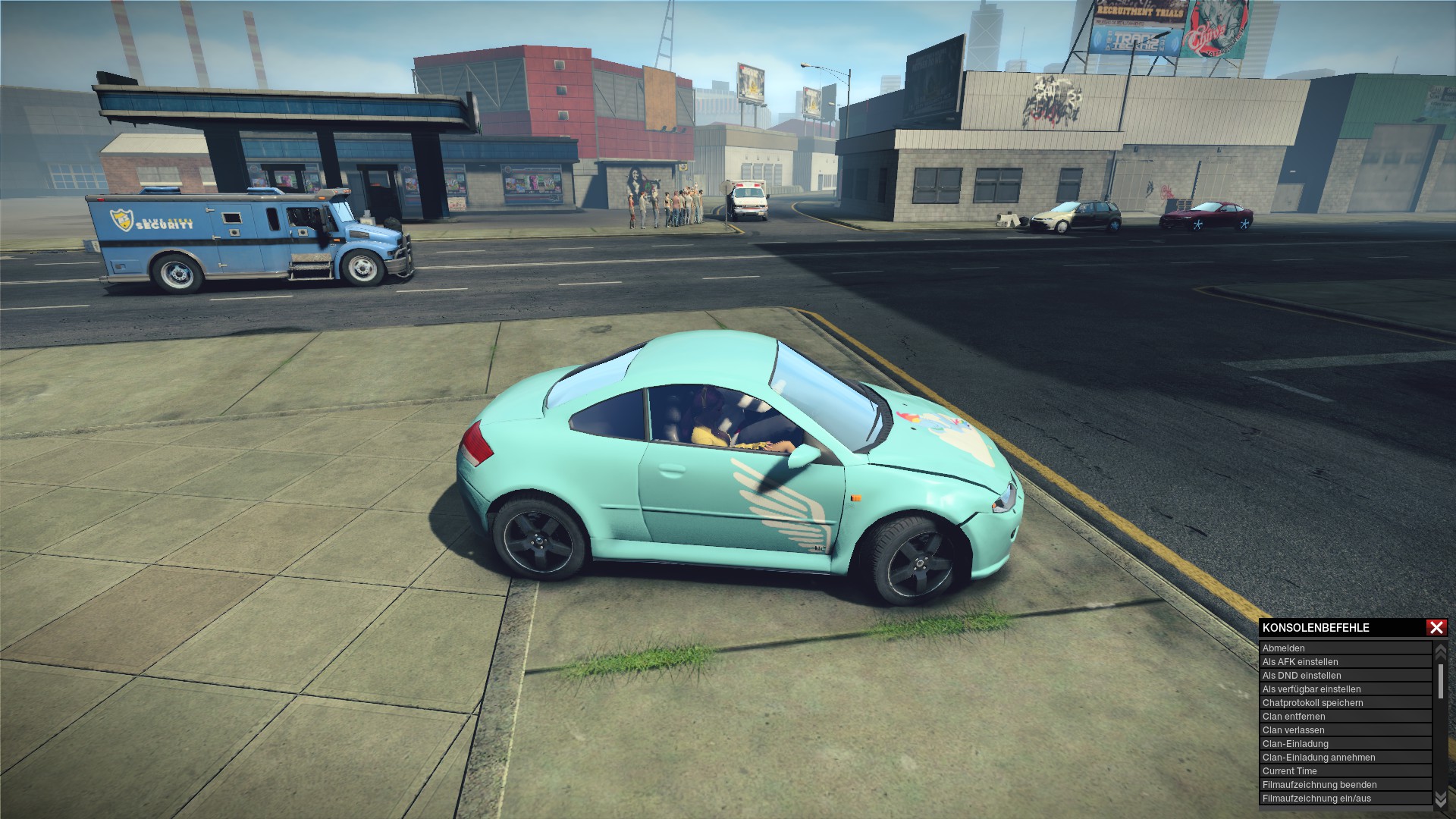This screenshot has width=1456, height=819.
Task: Click the double-chevron scroll up arrow
Action: 1439,651
